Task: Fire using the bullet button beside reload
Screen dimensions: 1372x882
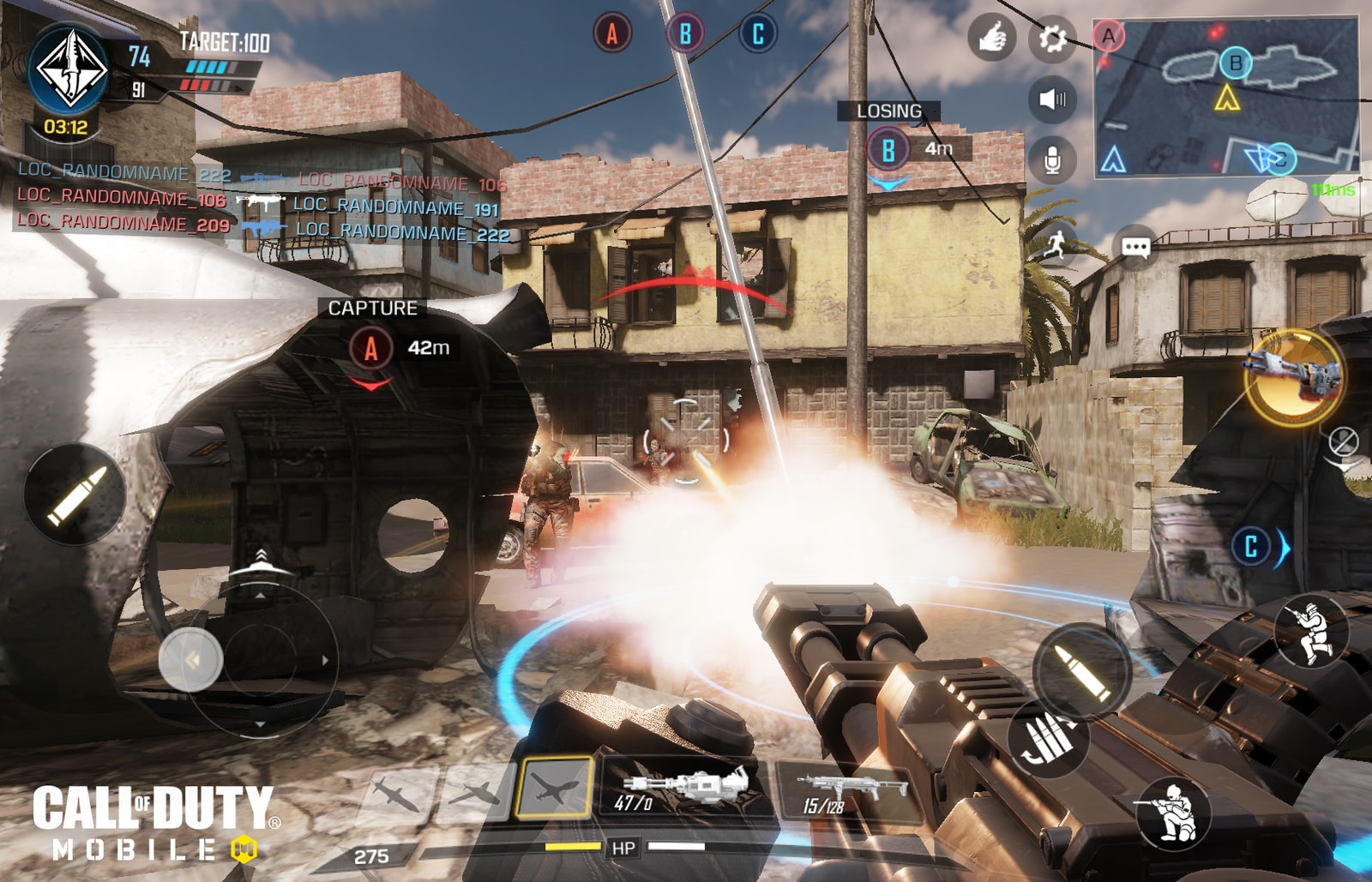Action: point(1080,669)
